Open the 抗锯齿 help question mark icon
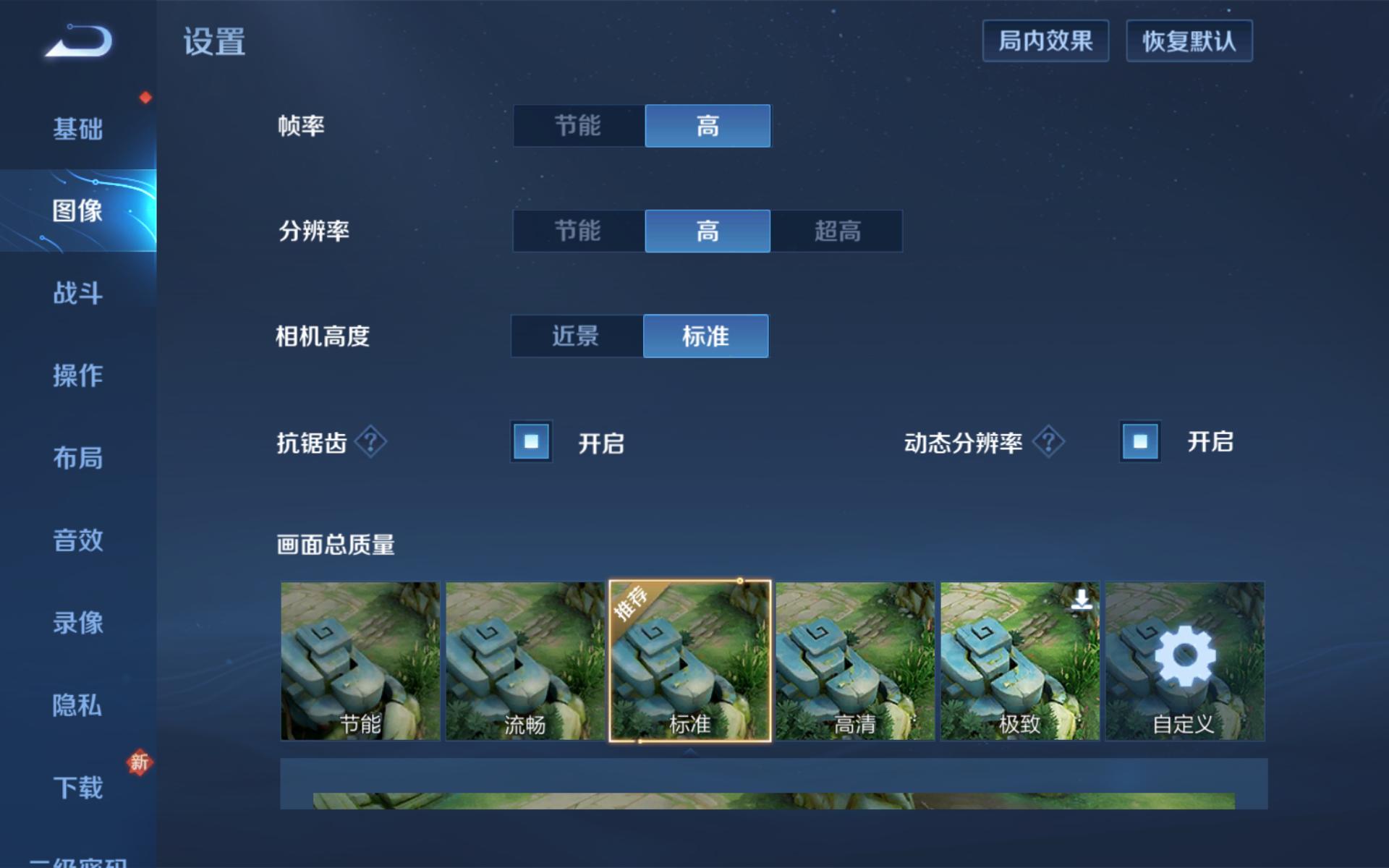 pyautogui.click(x=370, y=441)
